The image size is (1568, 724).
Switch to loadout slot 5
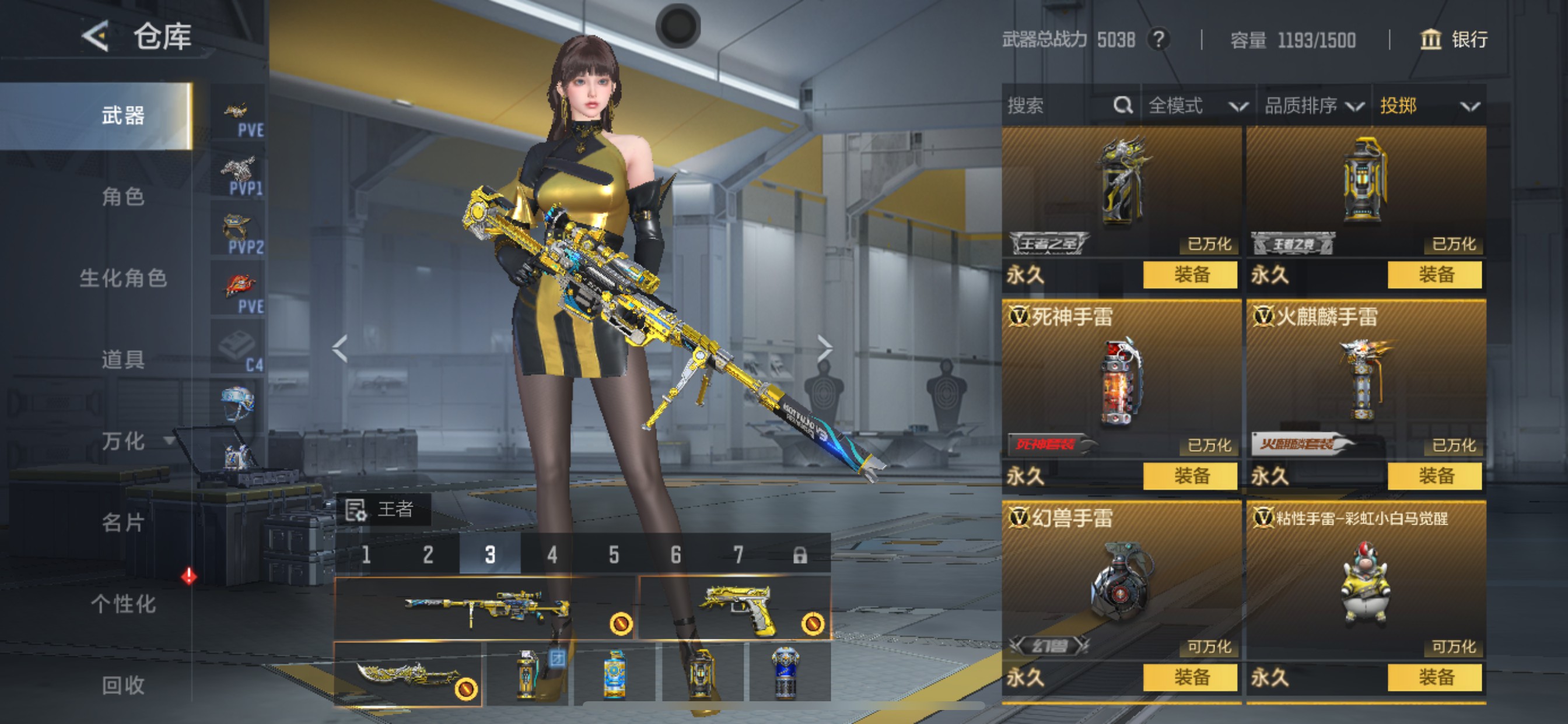[614, 554]
